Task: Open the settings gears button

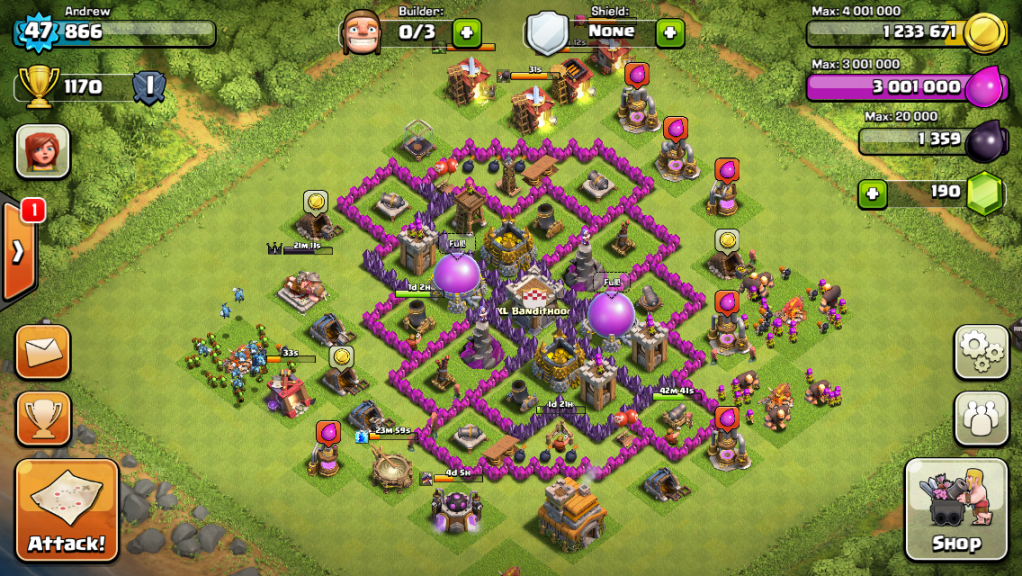Action: tap(980, 351)
